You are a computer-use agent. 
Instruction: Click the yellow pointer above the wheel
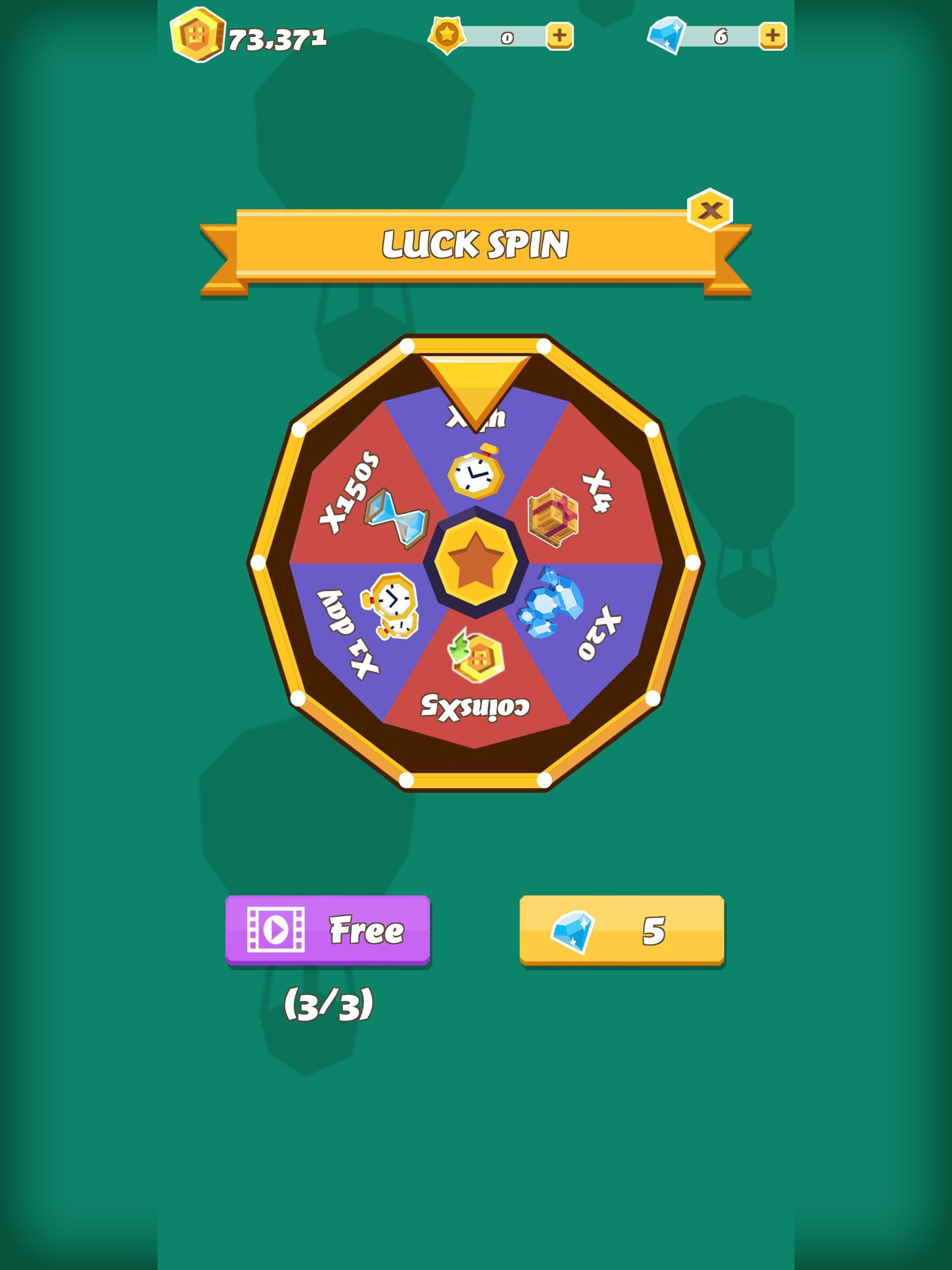(x=476, y=385)
